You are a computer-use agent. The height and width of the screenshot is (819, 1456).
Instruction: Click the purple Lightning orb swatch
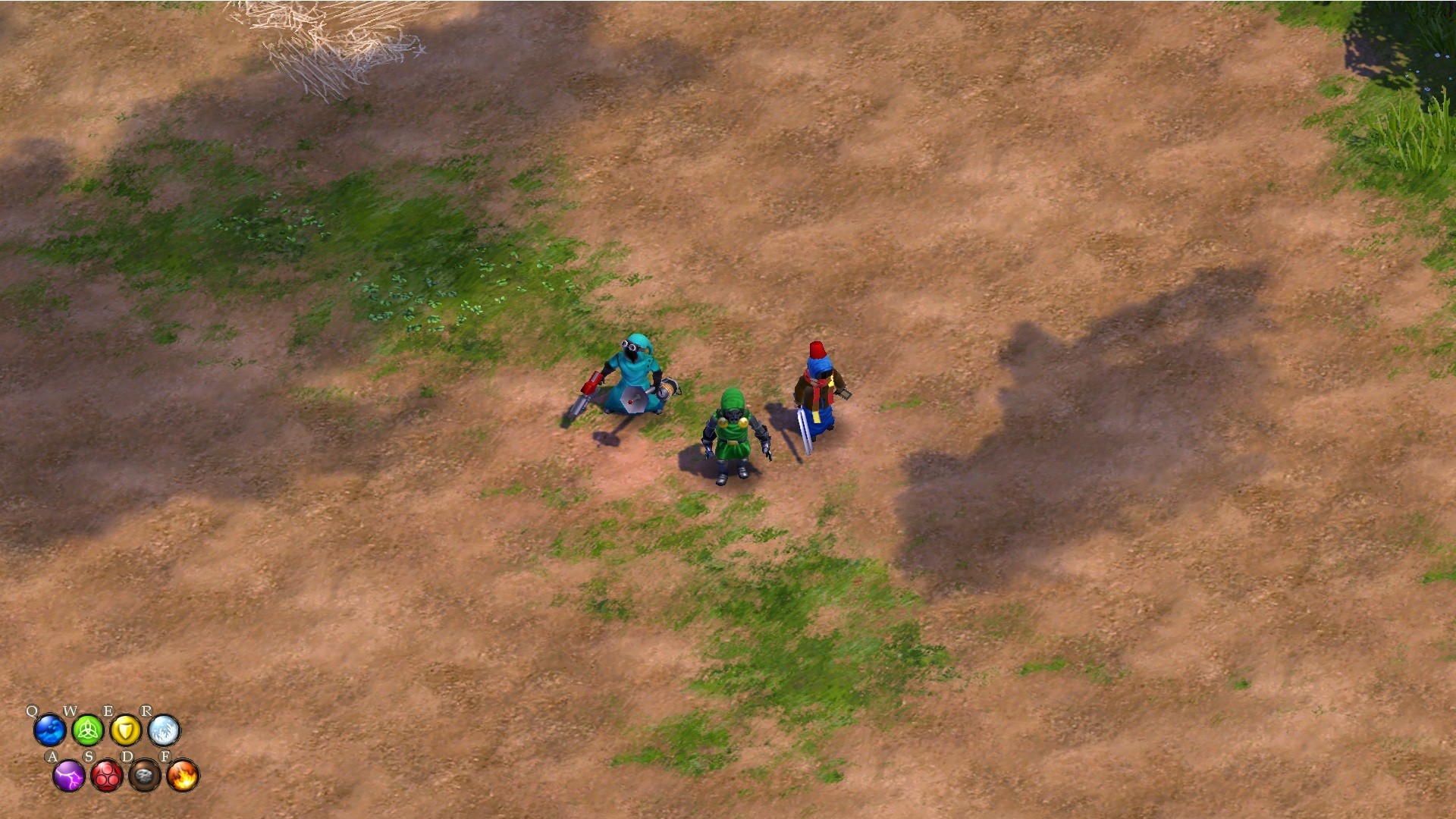tap(68, 777)
